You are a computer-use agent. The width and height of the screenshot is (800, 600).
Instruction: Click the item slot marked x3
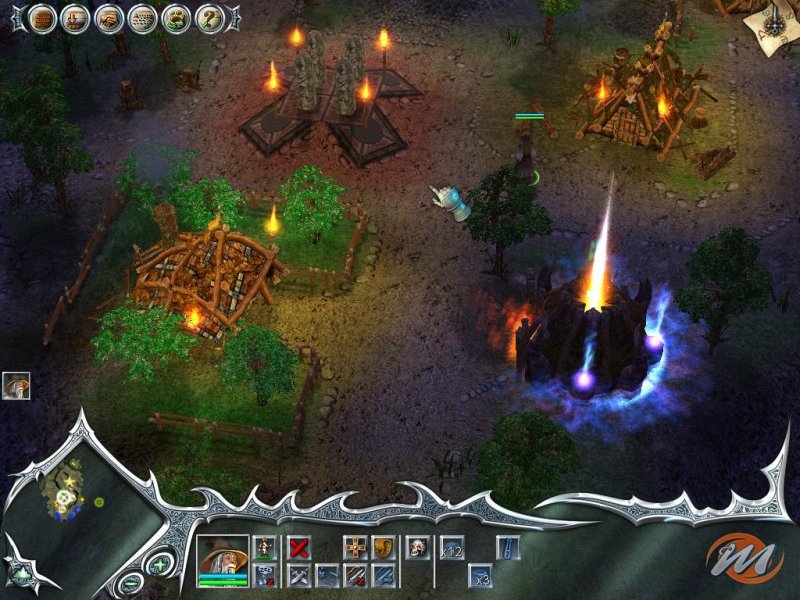(481, 575)
